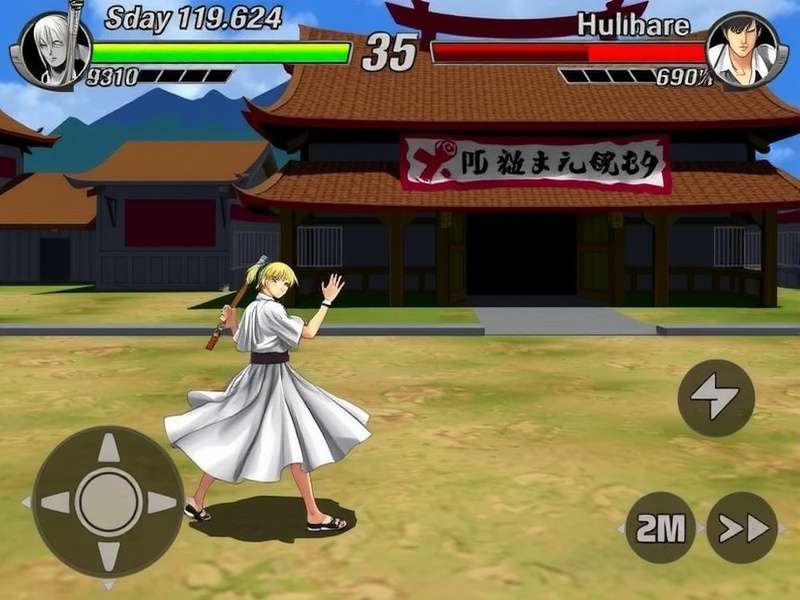800x600 pixels.
Task: Tap the lightning bolt attack button
Action: coord(716,398)
